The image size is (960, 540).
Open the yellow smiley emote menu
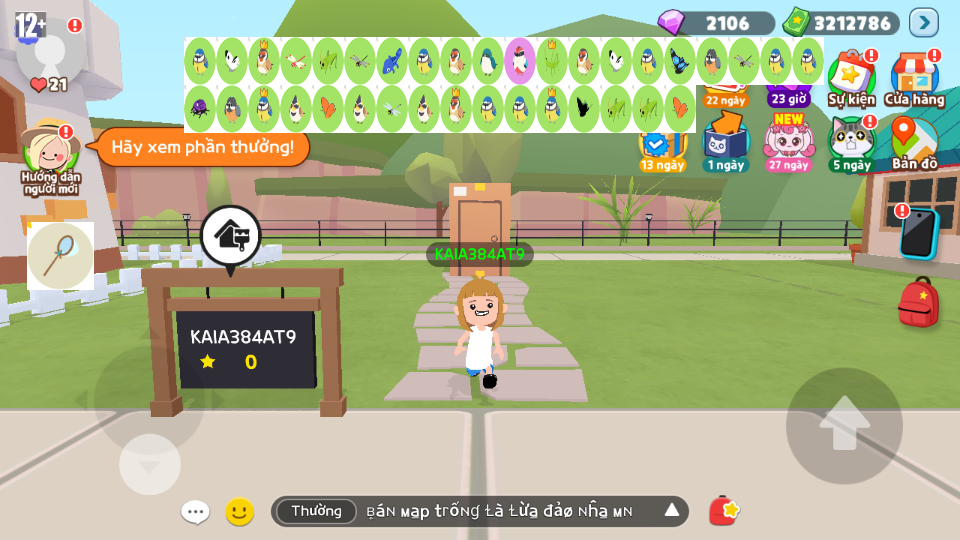pos(239,512)
